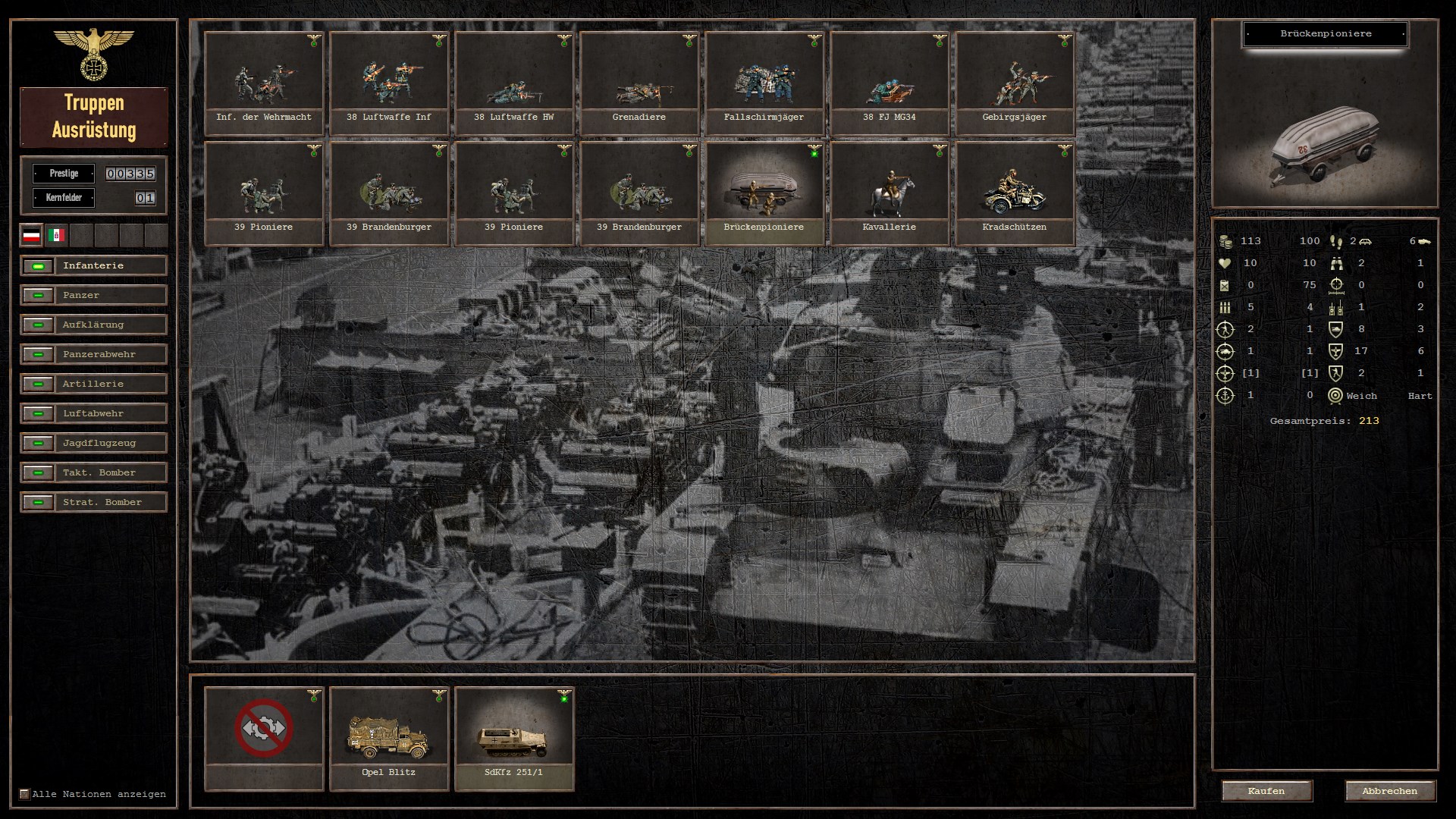Show the Panzerabwehr units
Image resolution: width=1456 pixels, height=819 pixels.
coord(93,355)
